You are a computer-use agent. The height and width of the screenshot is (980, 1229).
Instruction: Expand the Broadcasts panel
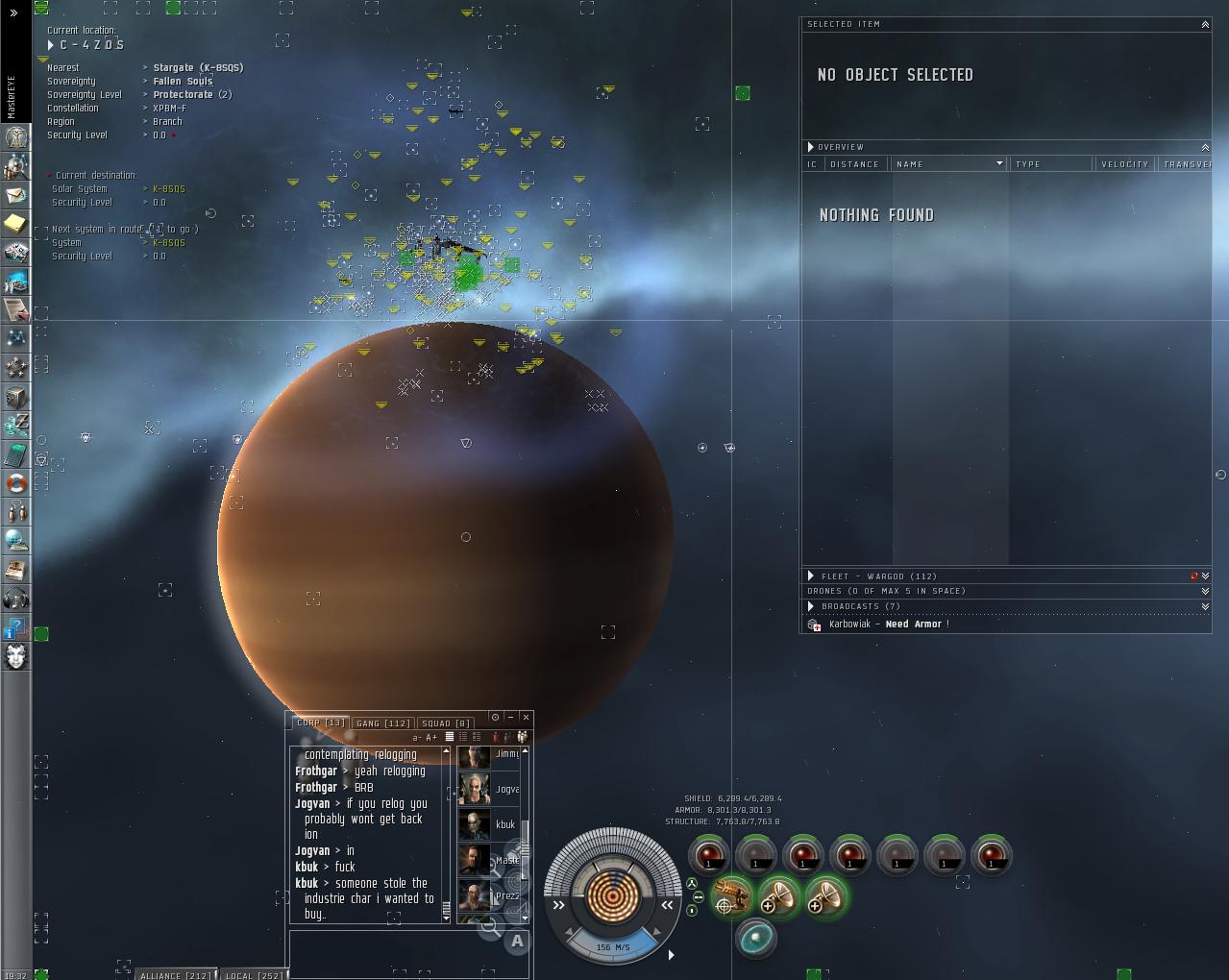coord(811,606)
